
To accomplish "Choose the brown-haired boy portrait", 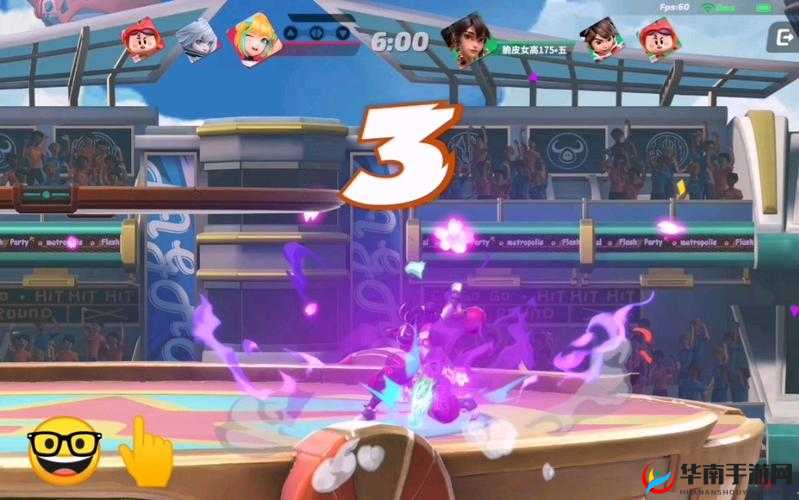I will point(599,37).
